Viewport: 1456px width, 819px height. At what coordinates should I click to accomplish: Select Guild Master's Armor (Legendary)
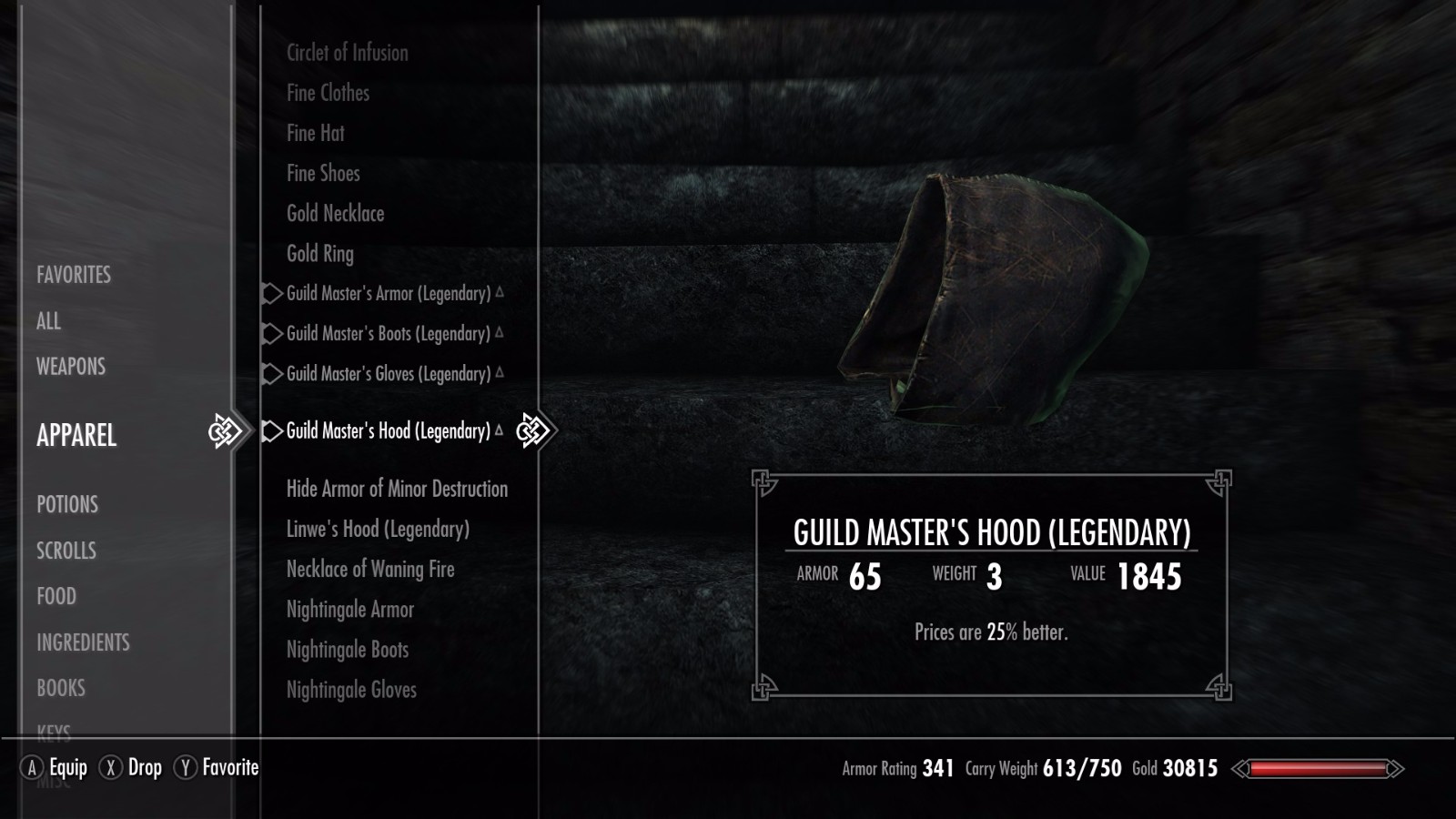coord(388,294)
